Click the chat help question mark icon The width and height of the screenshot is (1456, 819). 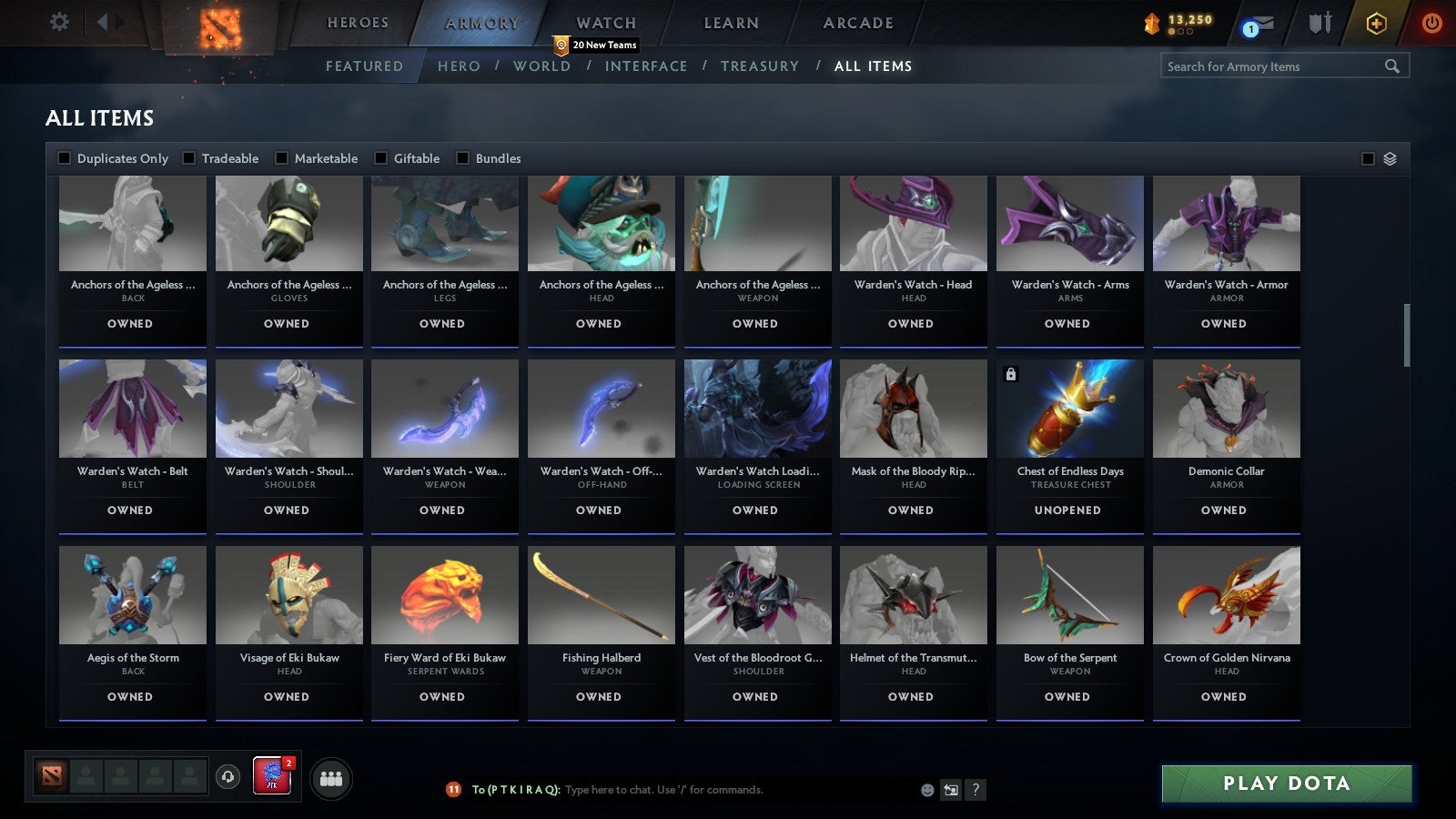coord(976,790)
